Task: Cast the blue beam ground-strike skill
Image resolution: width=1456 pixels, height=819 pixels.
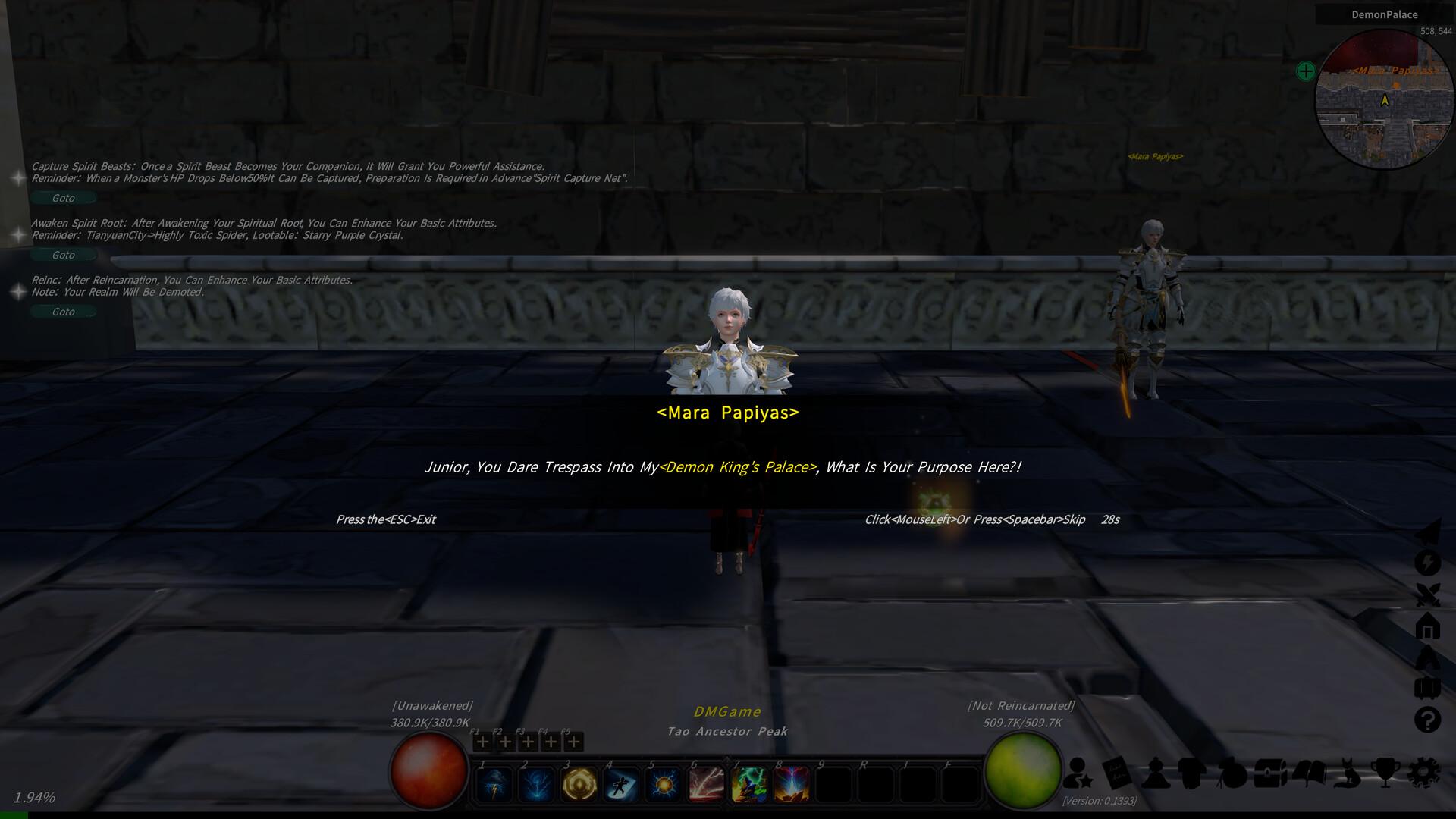Action: pyautogui.click(x=792, y=785)
